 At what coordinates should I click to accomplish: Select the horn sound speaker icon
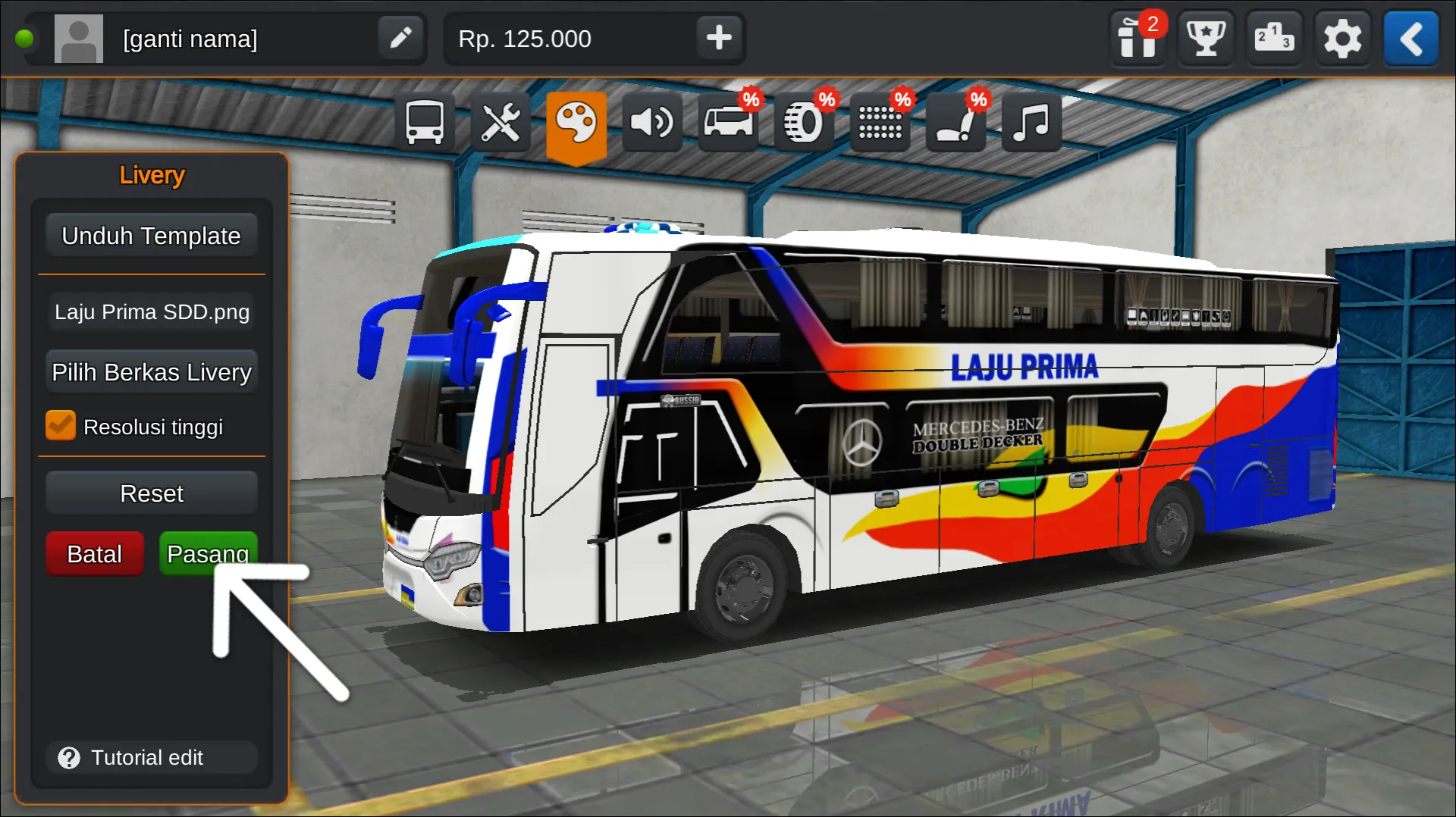click(652, 121)
